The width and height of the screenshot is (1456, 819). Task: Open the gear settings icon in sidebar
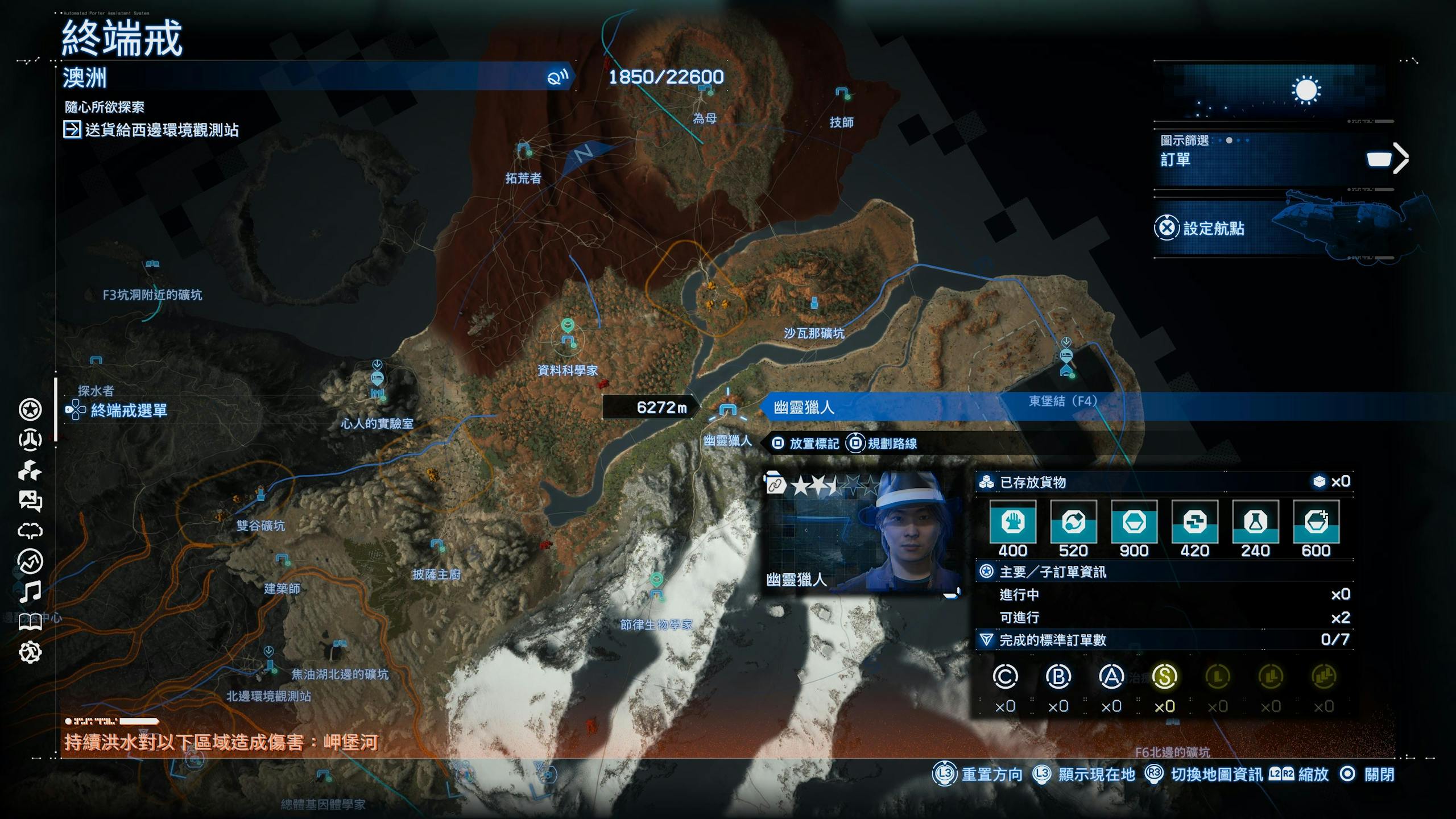pyautogui.click(x=30, y=652)
